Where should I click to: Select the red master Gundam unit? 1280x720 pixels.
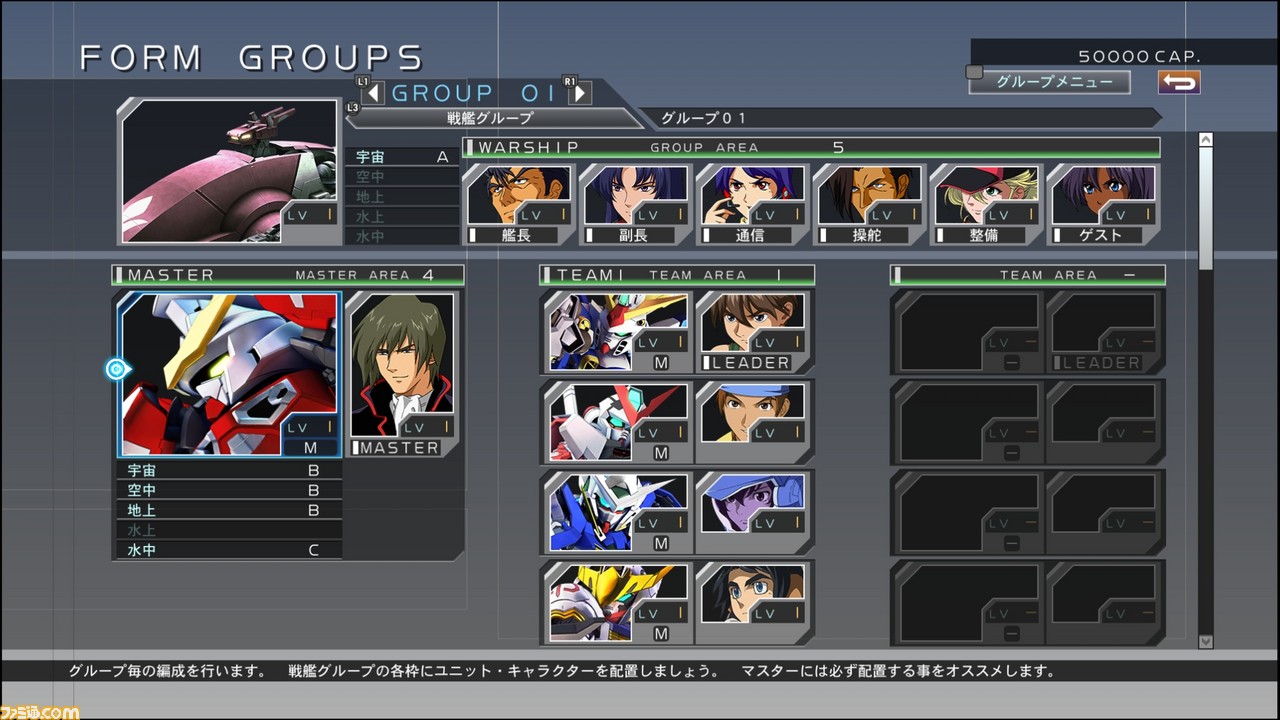tap(229, 374)
